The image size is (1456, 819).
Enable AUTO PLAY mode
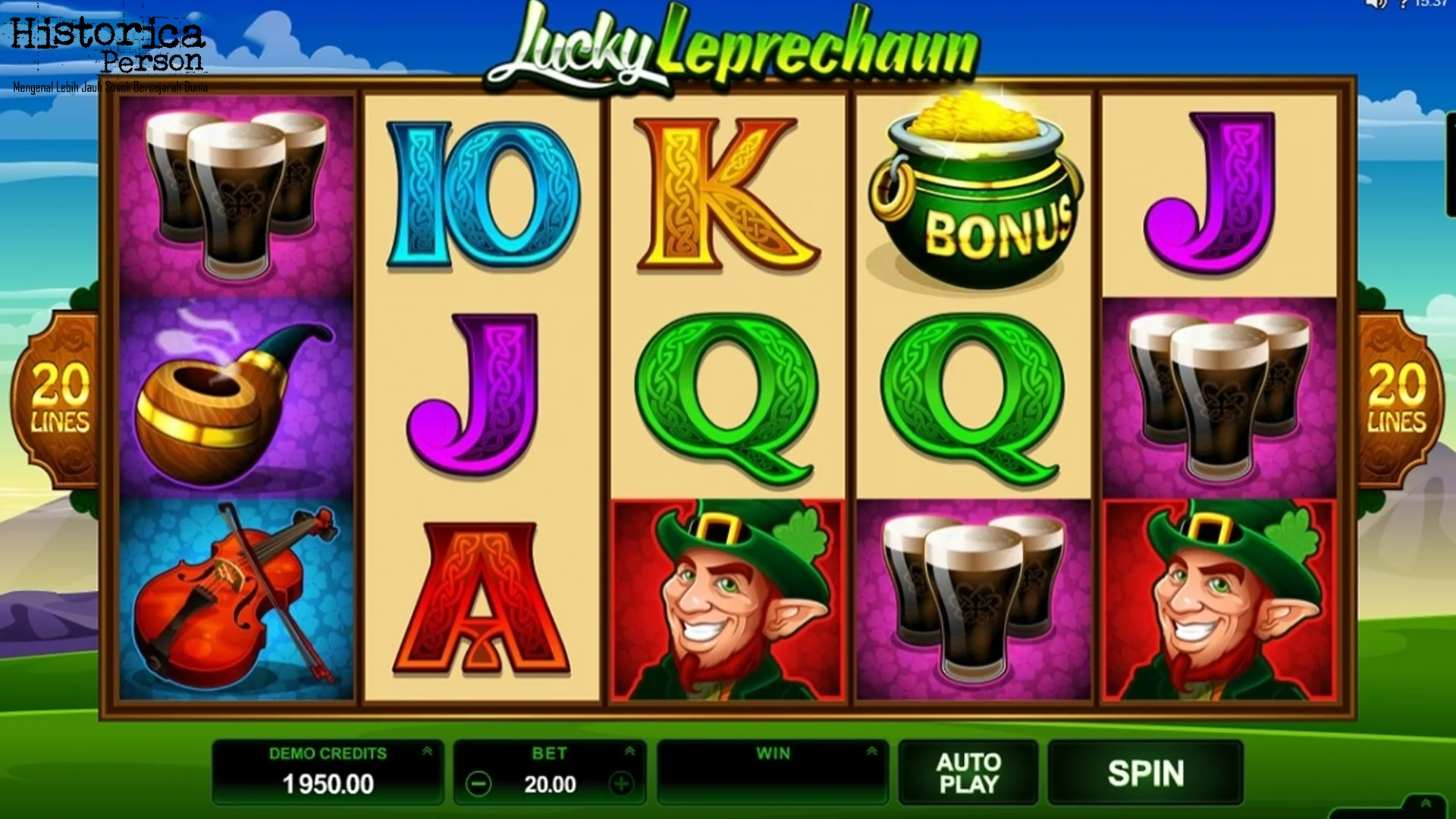[x=968, y=772]
